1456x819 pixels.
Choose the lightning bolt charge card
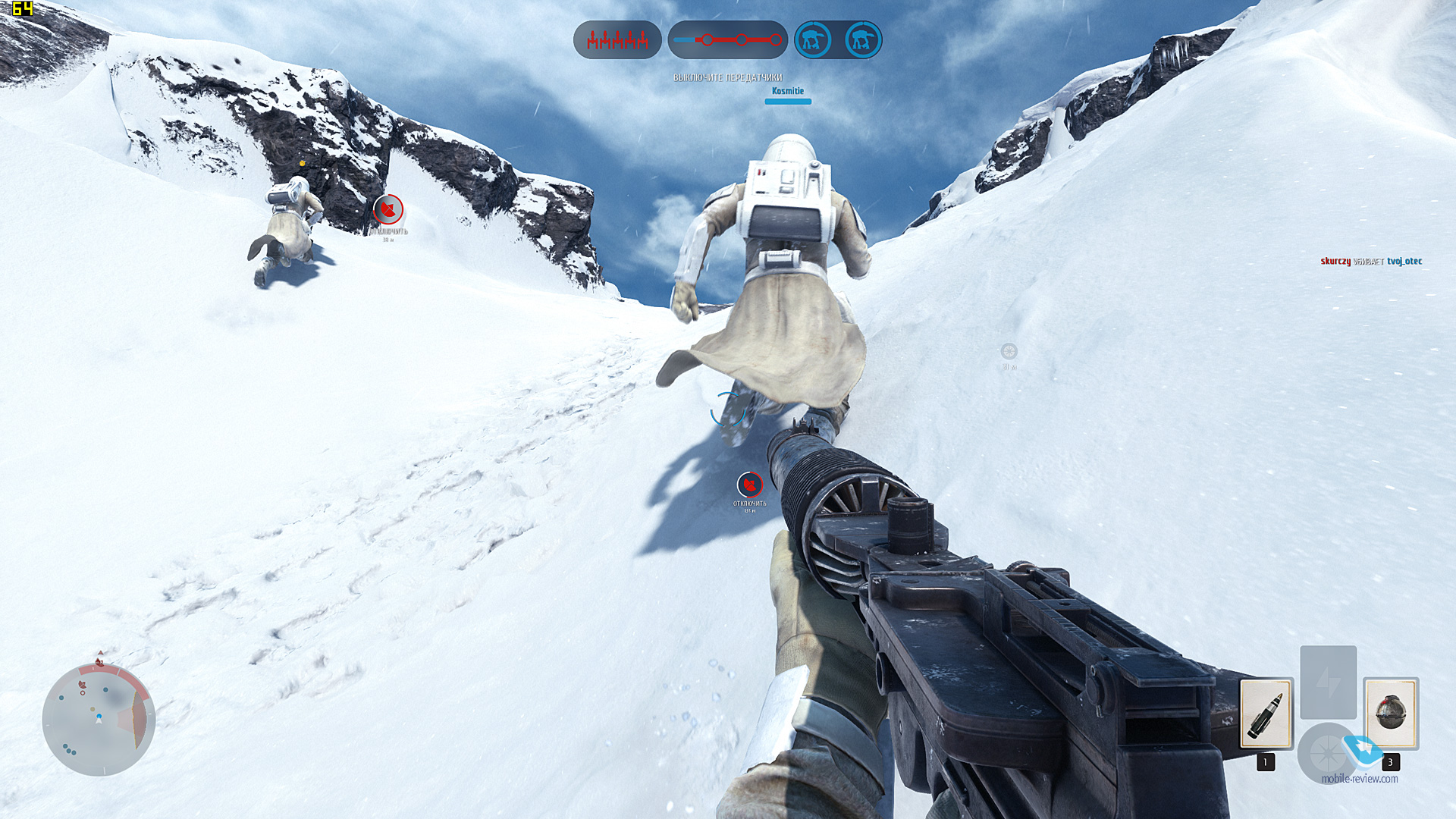[1328, 682]
